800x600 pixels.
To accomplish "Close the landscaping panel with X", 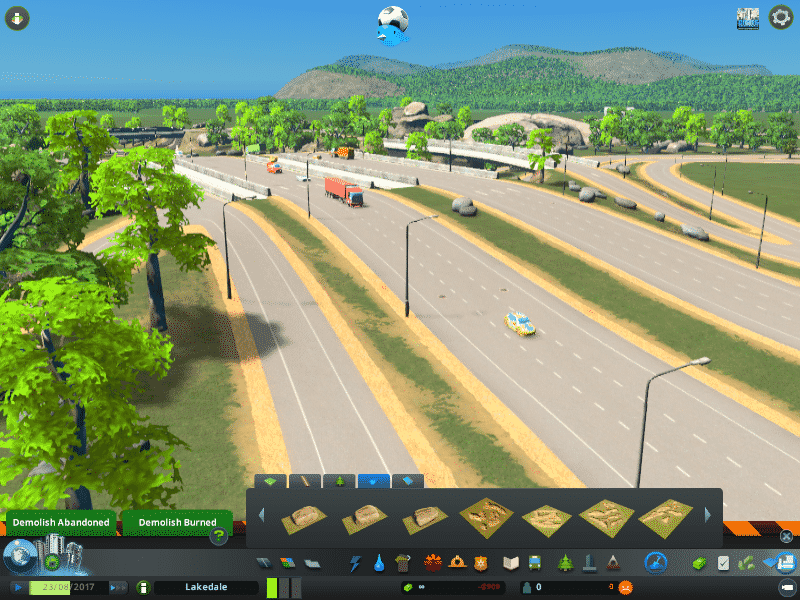I will pyautogui.click(x=786, y=537).
